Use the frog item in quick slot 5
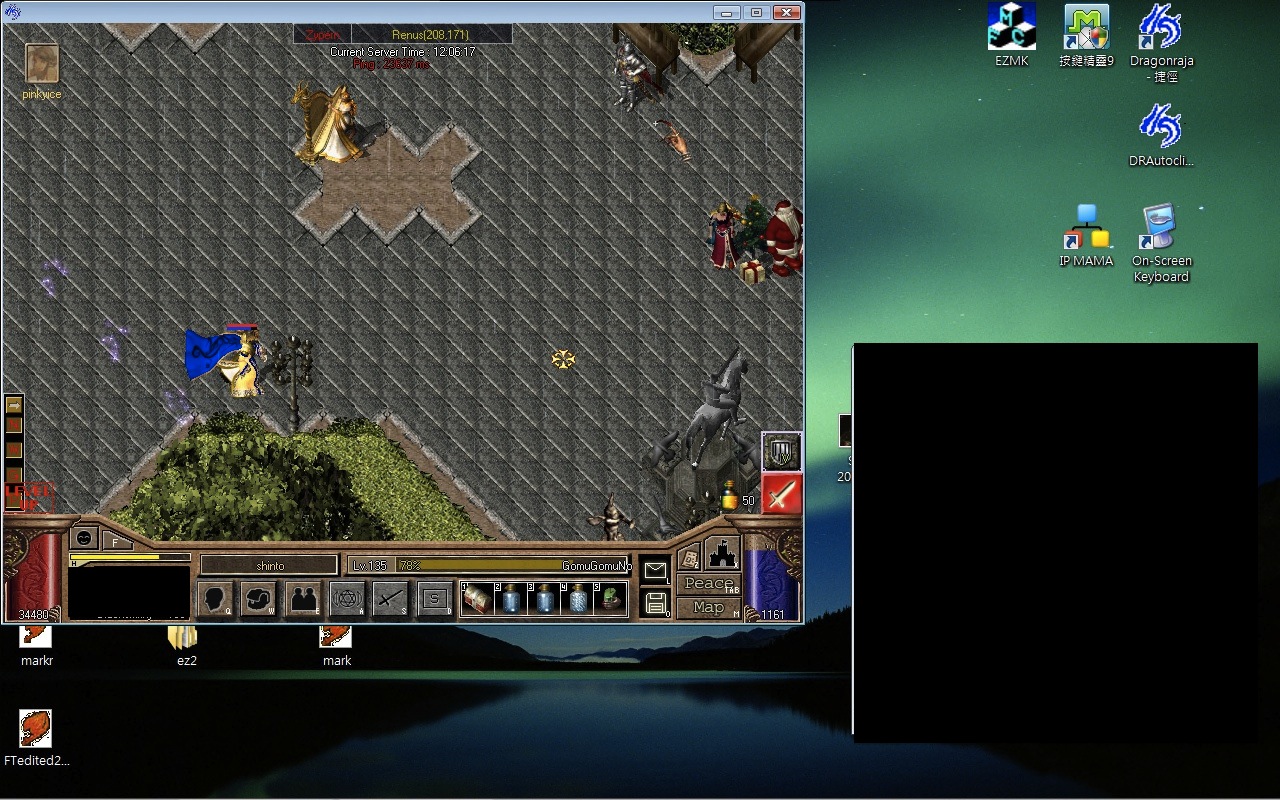 pyautogui.click(x=609, y=599)
